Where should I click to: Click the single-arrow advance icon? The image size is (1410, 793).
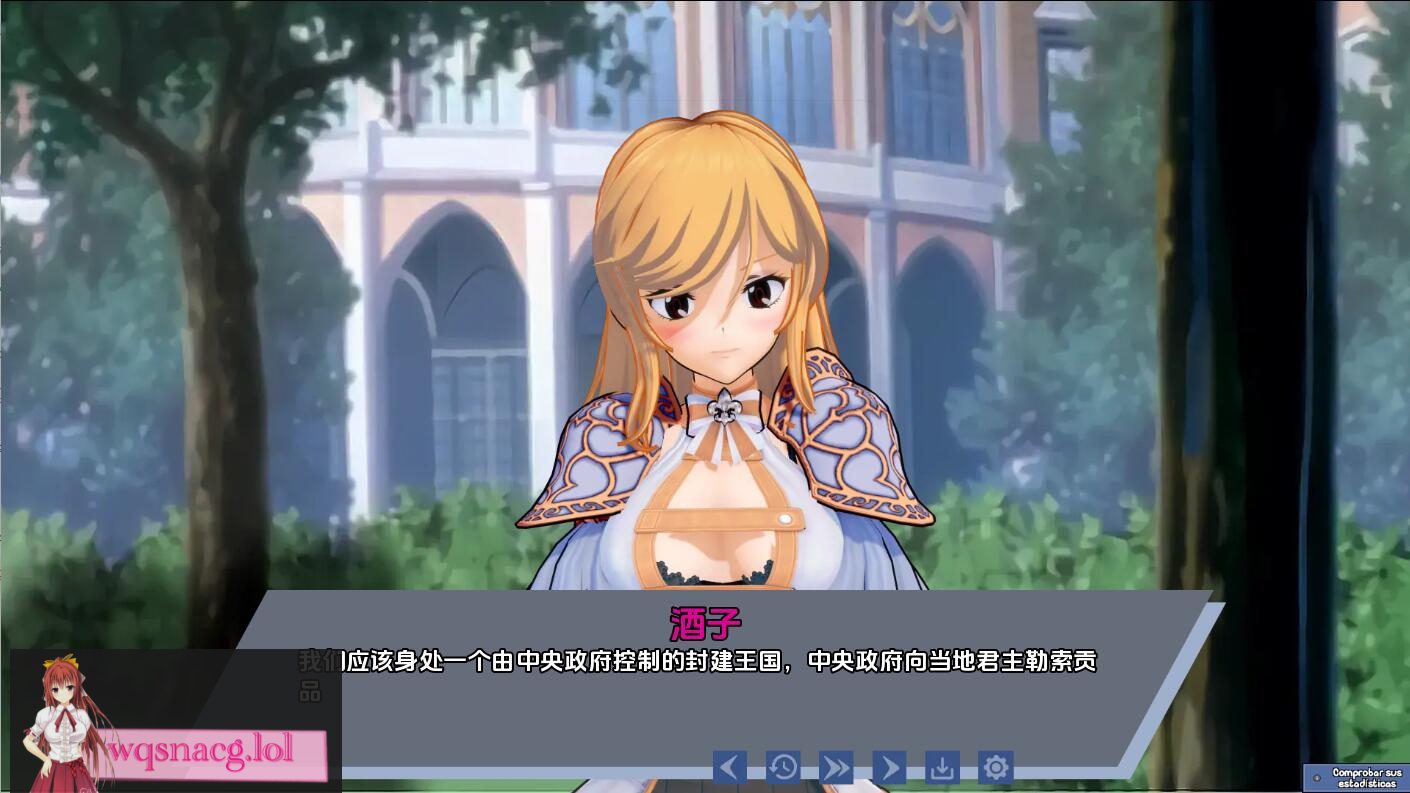[890, 767]
